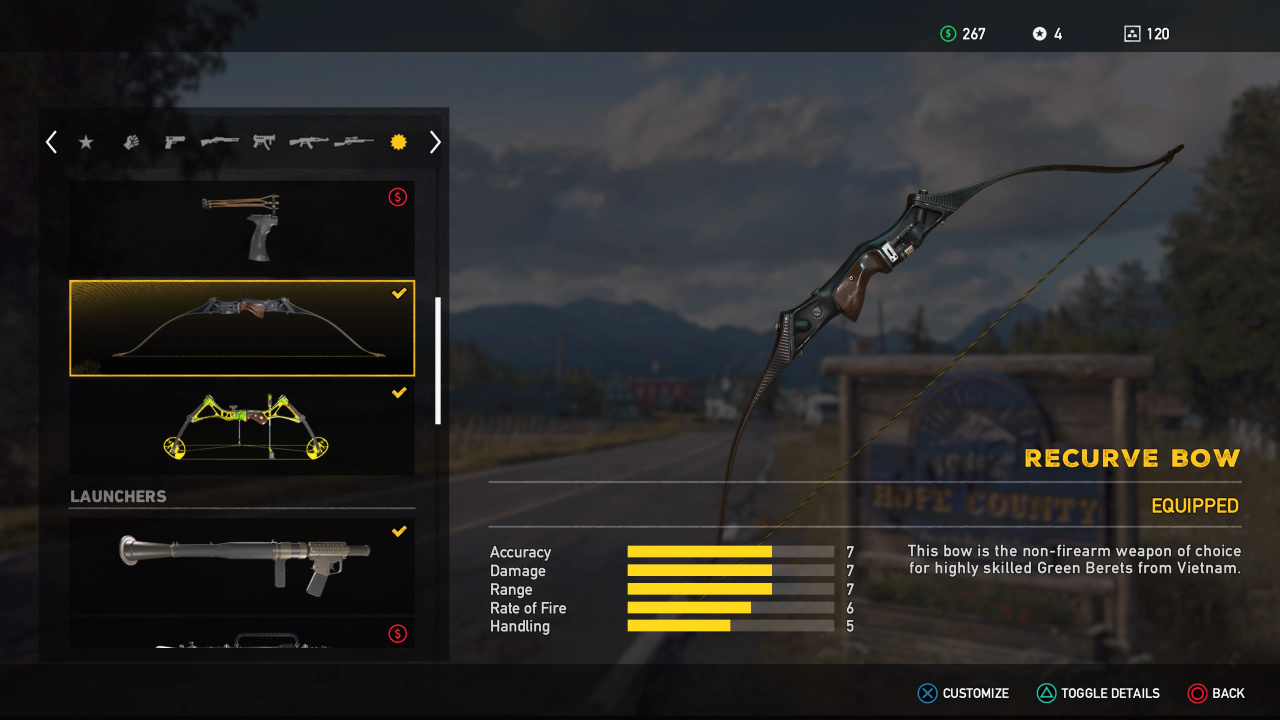Screen dimensions: 1280x720
Task: Click the red dollar badge on the bottom launcher
Action: tap(397, 634)
